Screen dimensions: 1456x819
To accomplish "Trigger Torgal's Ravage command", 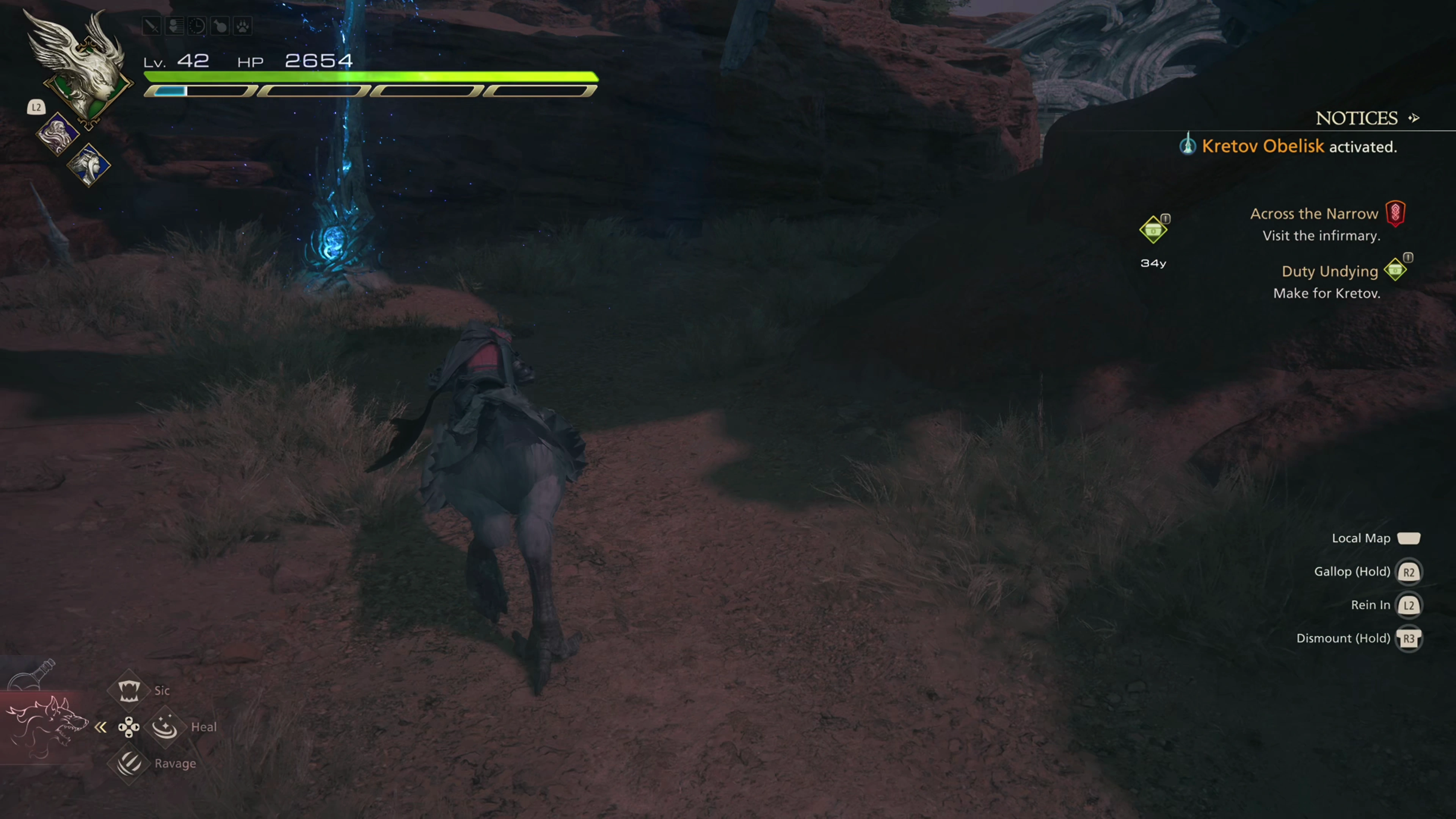I will click(x=129, y=763).
